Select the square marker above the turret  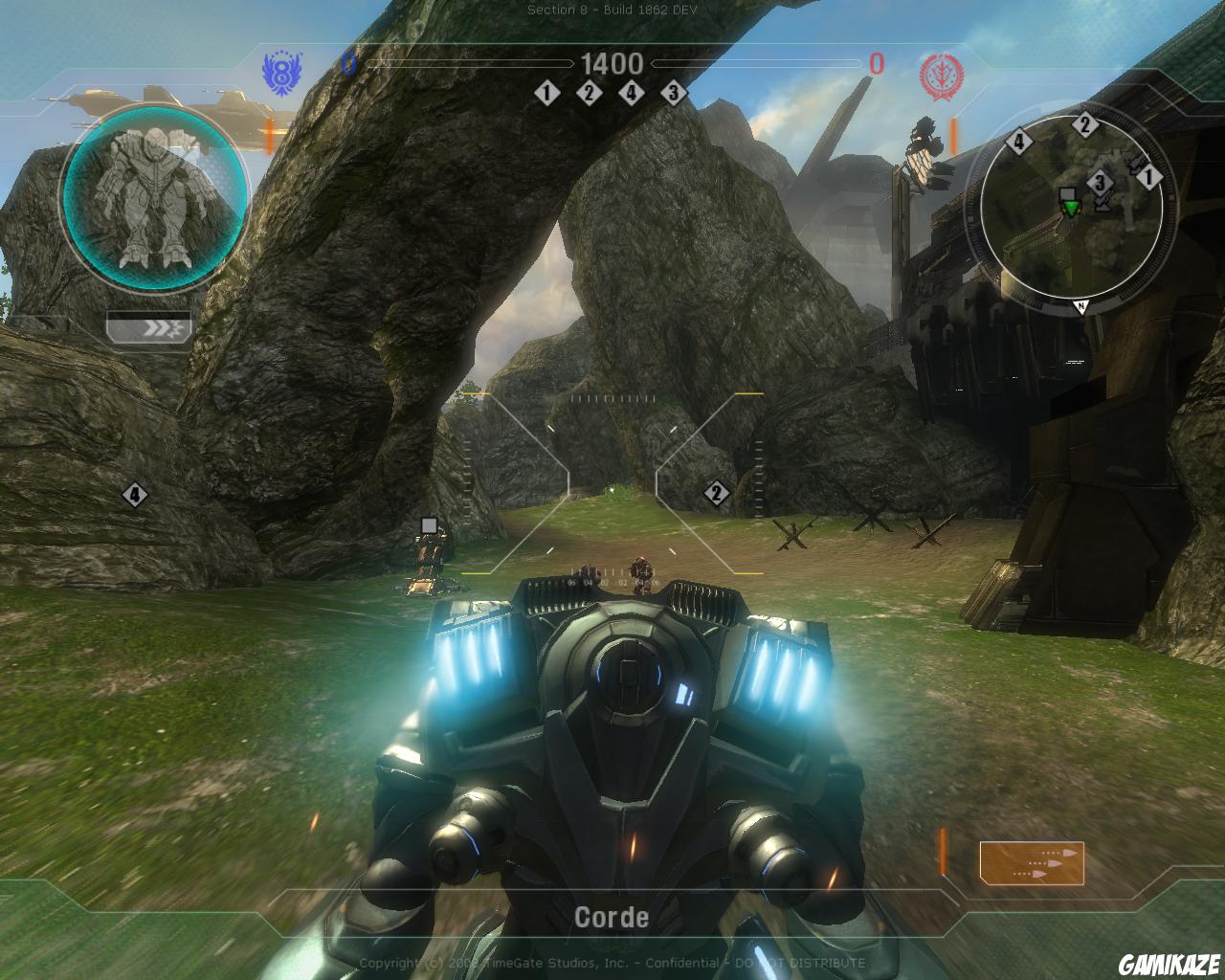click(429, 524)
